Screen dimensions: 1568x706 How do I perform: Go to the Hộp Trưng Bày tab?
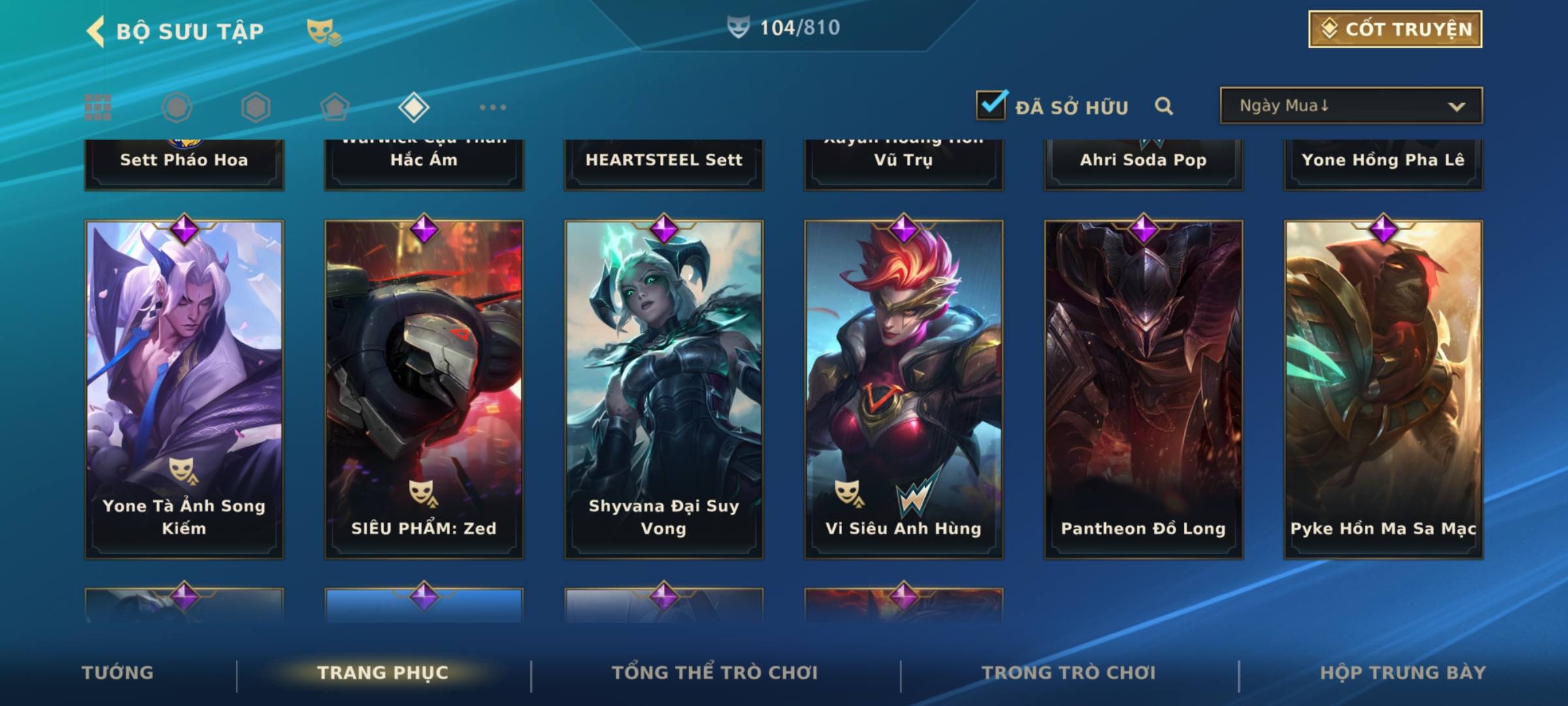[1403, 673]
